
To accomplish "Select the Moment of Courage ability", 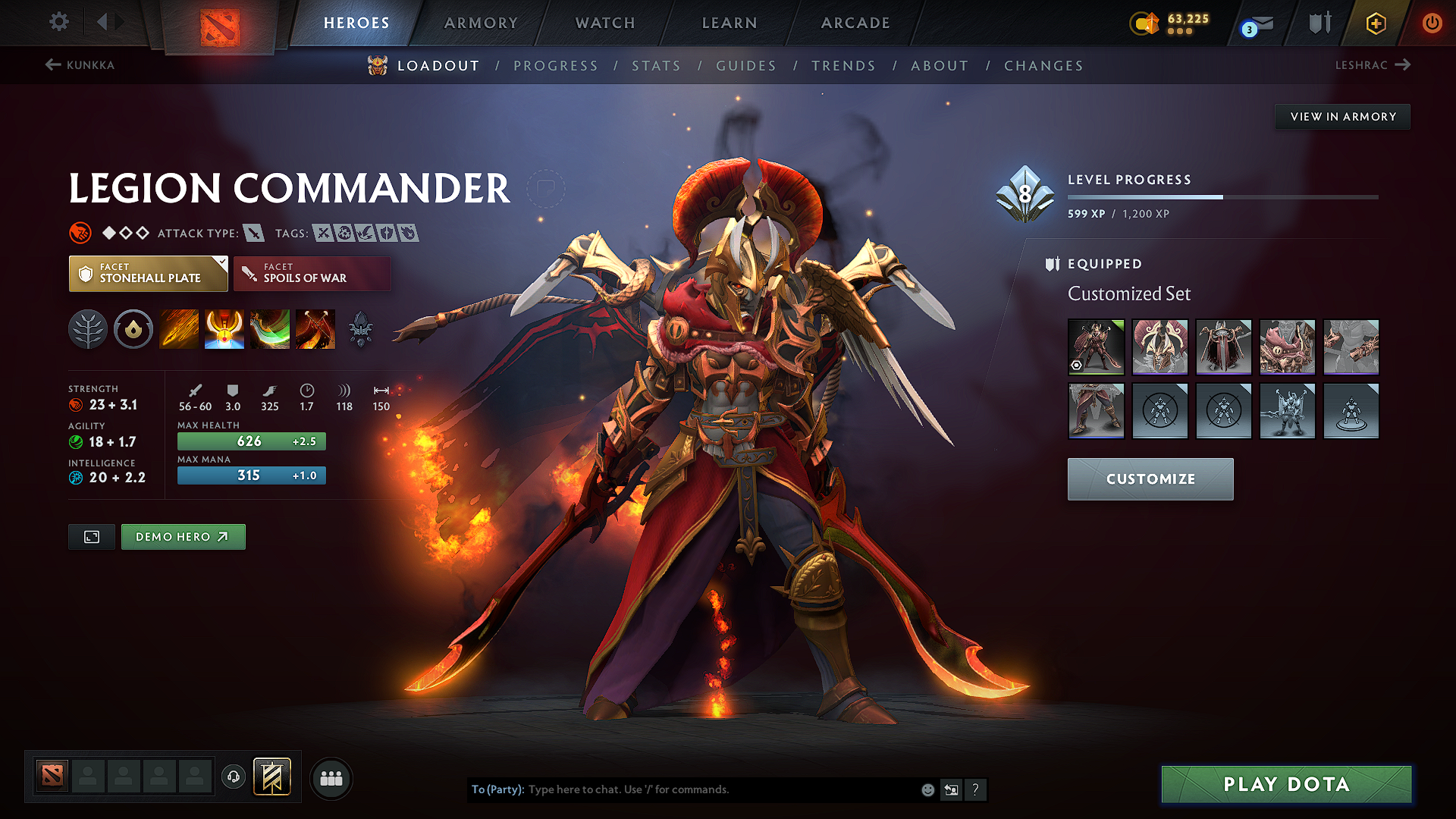I will tap(270, 329).
